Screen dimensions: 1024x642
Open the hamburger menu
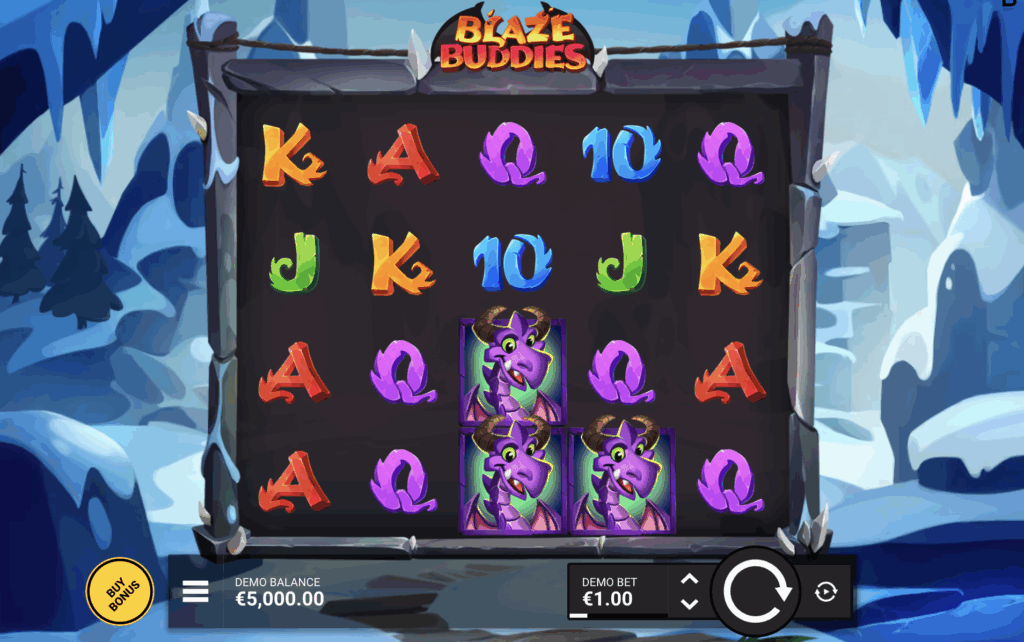click(196, 592)
